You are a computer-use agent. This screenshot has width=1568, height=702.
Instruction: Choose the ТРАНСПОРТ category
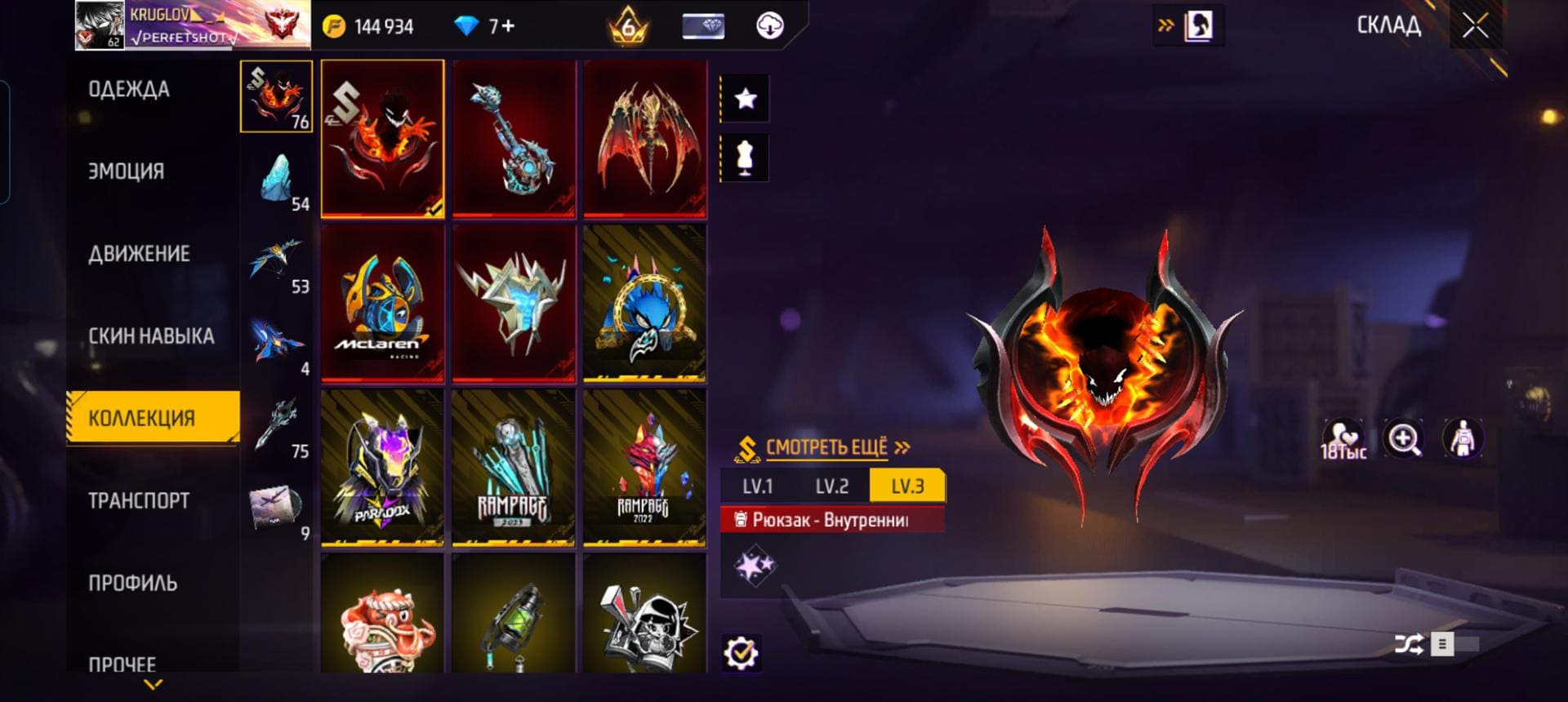tap(139, 500)
